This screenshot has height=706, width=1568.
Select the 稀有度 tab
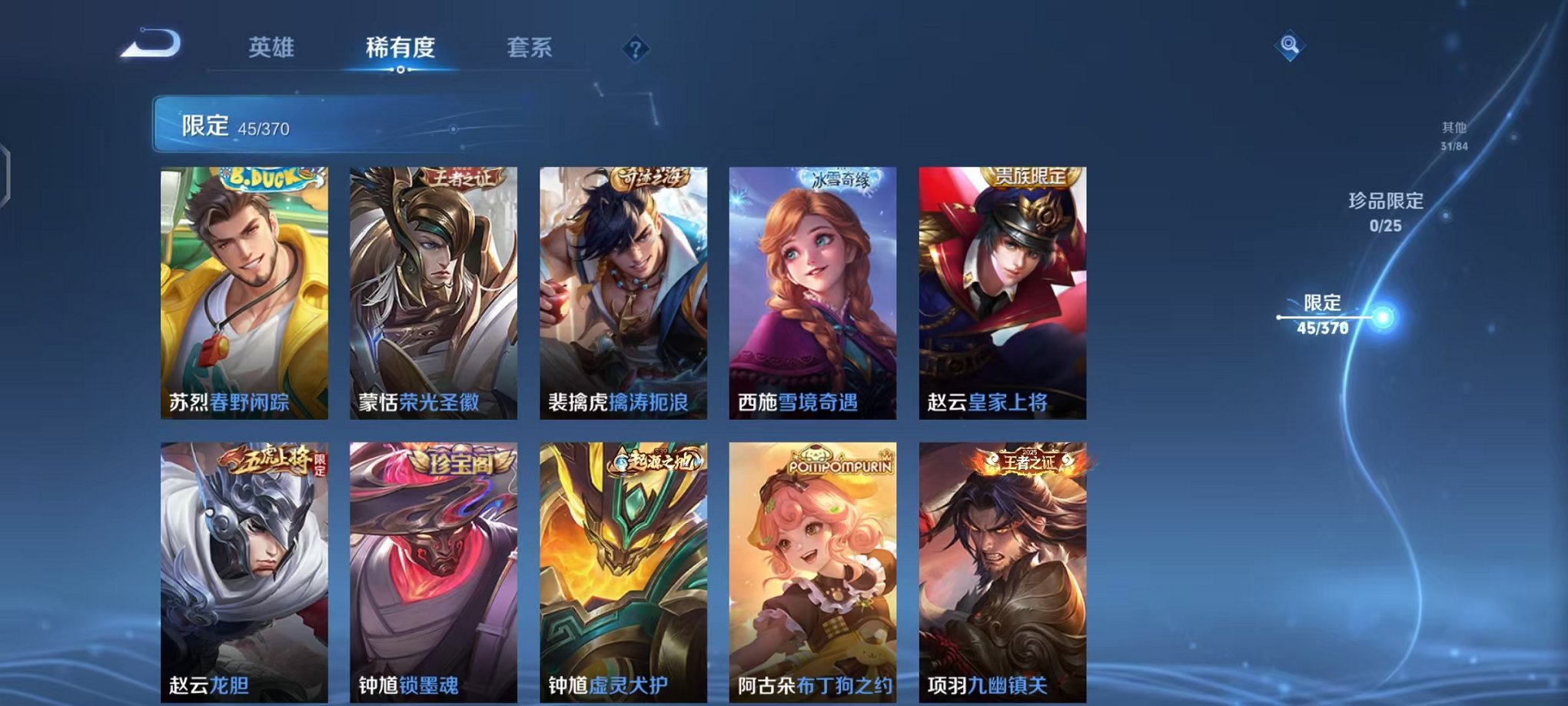coord(402,48)
